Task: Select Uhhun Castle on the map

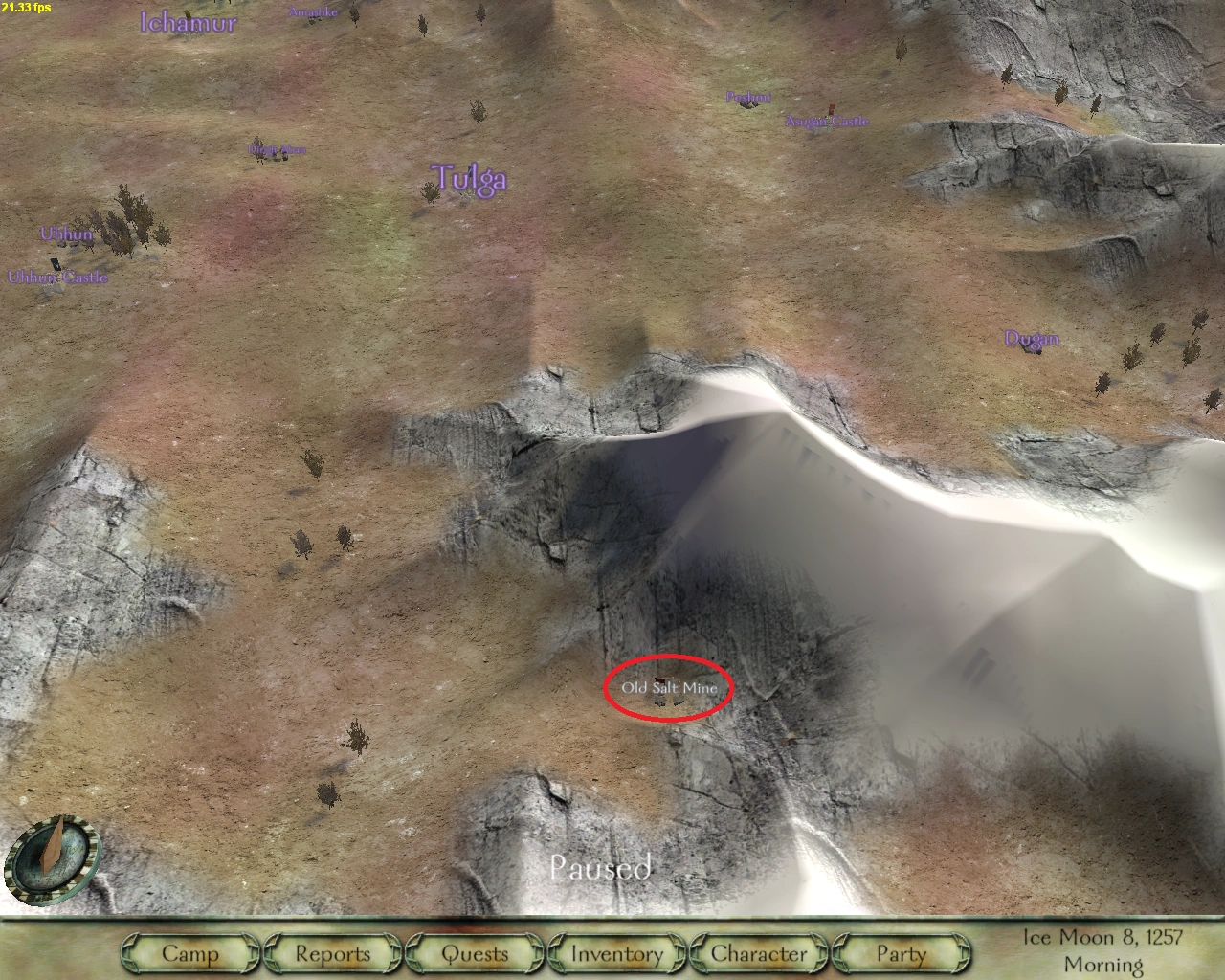Action: coord(59,277)
